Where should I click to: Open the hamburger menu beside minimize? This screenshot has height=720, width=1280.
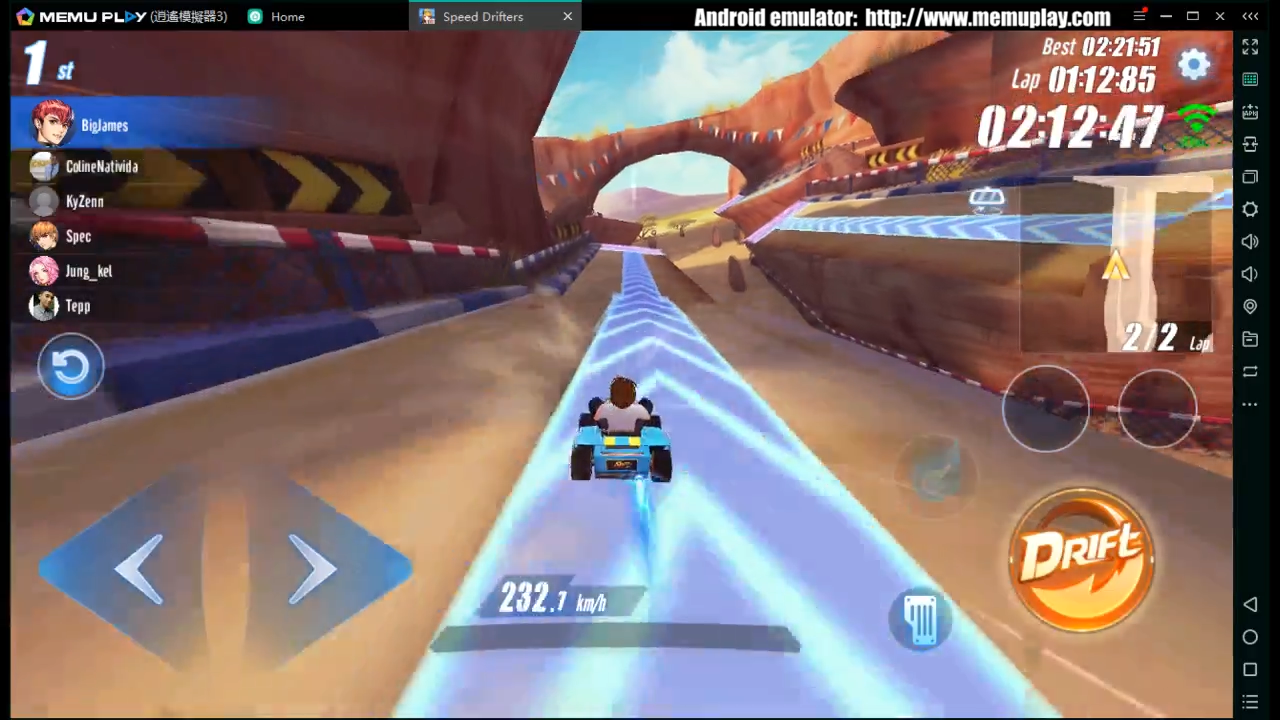(x=1139, y=16)
